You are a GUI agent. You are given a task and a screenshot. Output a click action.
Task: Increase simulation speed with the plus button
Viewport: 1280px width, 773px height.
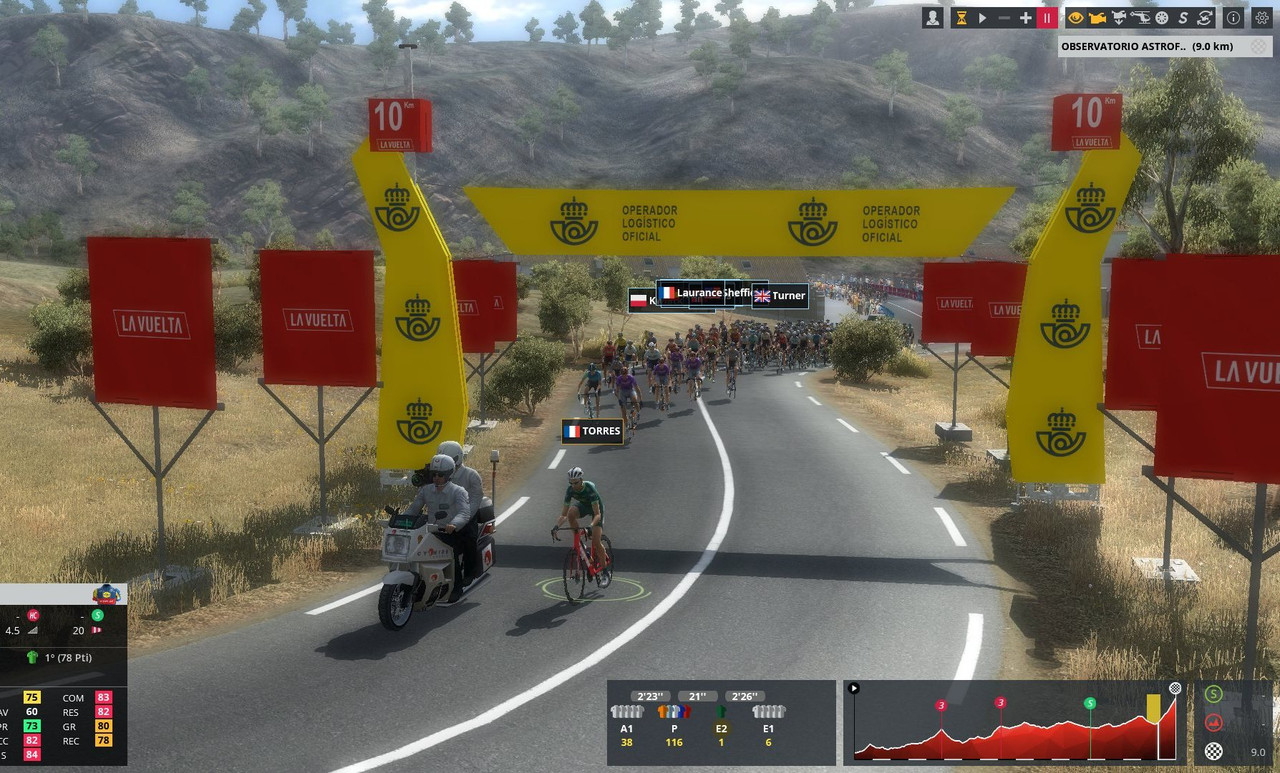pyautogui.click(x=1025, y=18)
